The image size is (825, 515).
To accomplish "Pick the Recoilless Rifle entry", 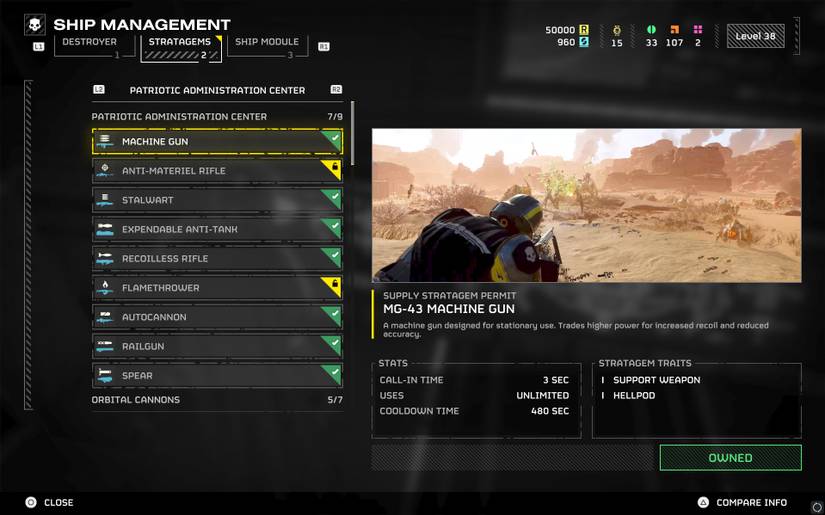I will pyautogui.click(x=217, y=259).
